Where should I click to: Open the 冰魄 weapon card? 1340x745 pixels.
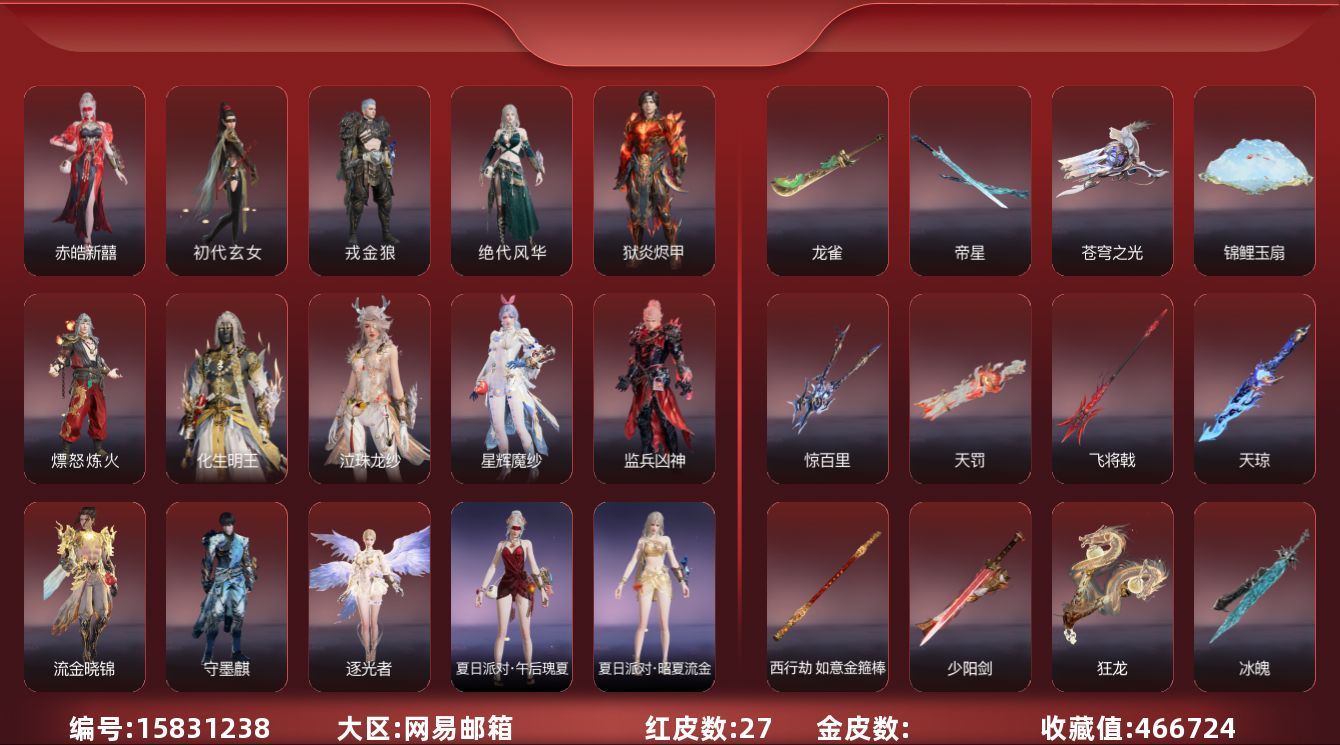pos(1254,596)
